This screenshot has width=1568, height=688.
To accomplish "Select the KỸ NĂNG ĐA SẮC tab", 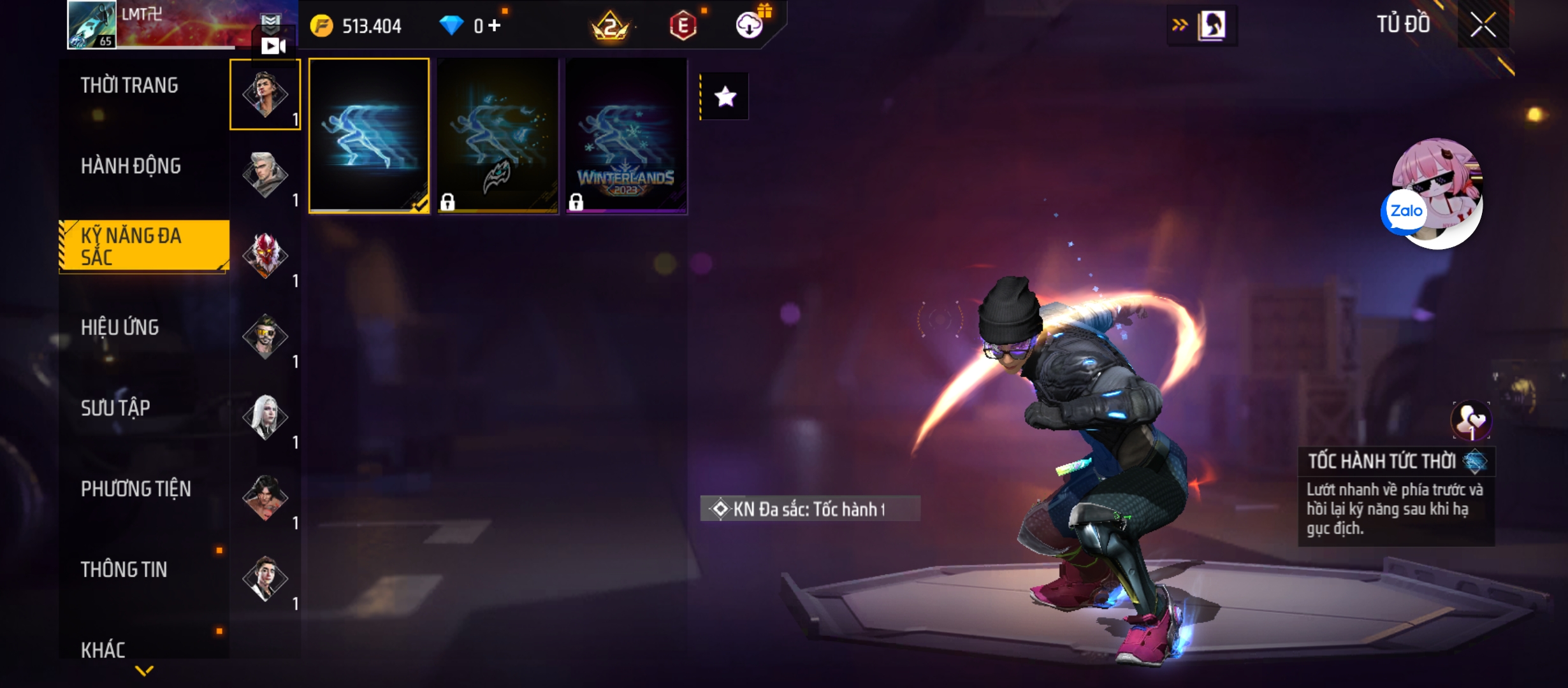I will 143,247.
